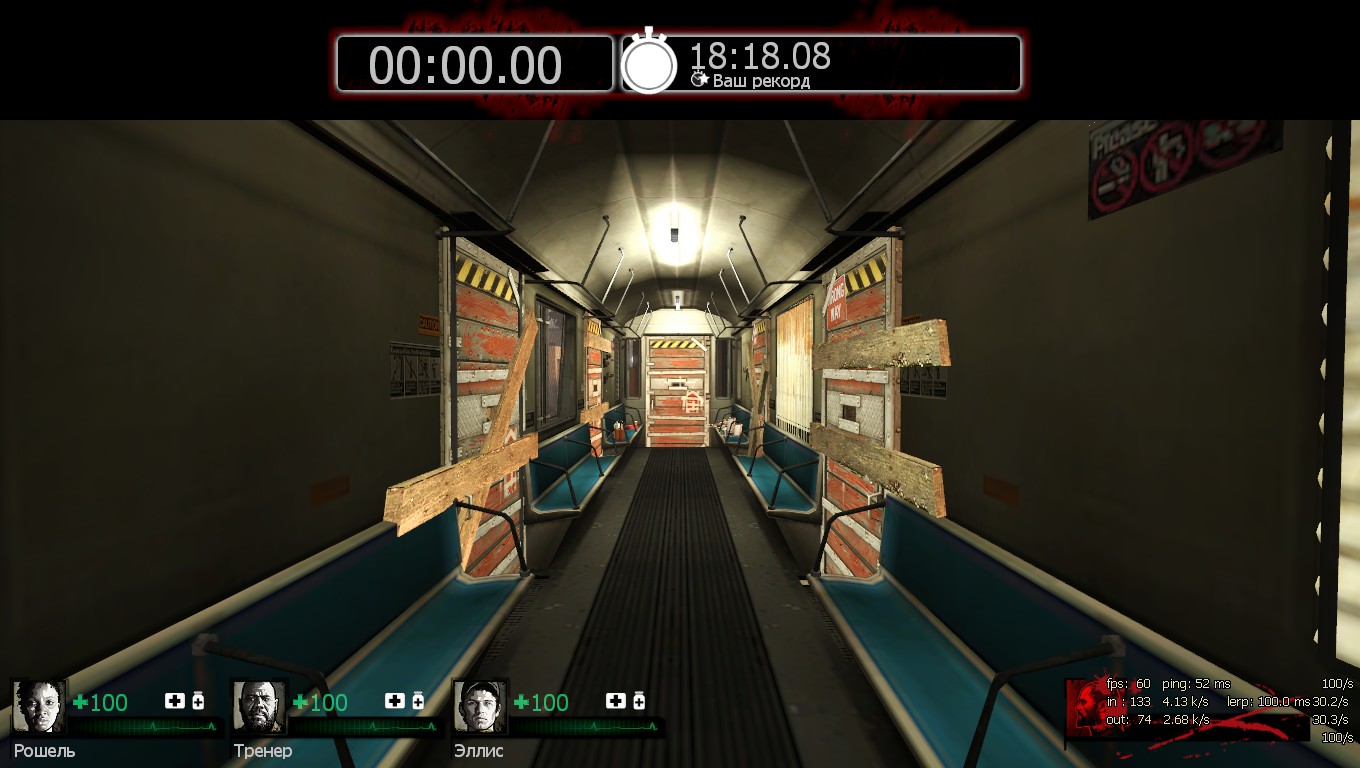
Task: Select Рошель's teammate portrait
Action: 39,707
